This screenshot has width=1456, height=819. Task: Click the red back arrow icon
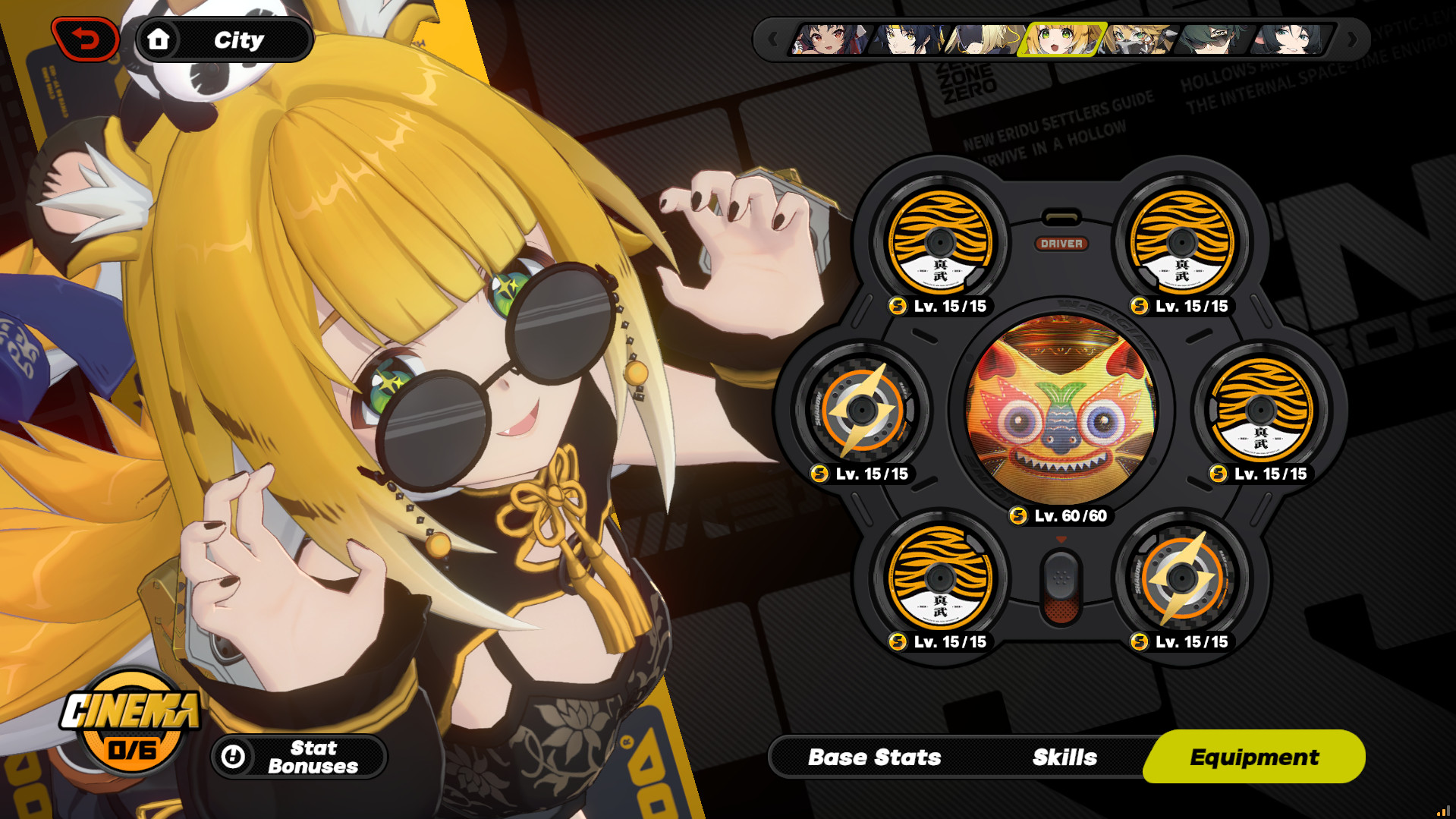(x=85, y=38)
